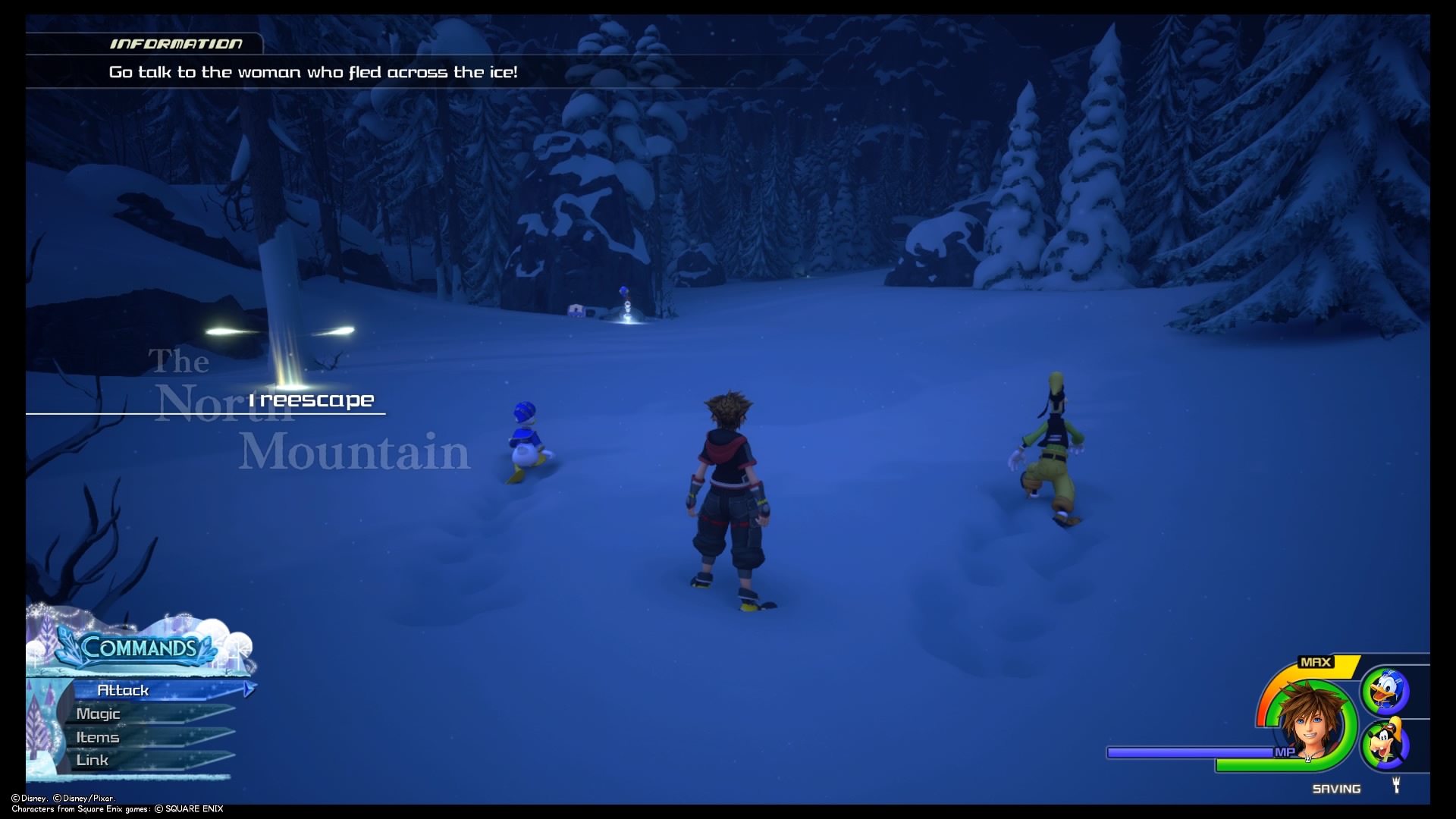Select the Attack command
The image size is (1456, 819).
pyautogui.click(x=124, y=690)
